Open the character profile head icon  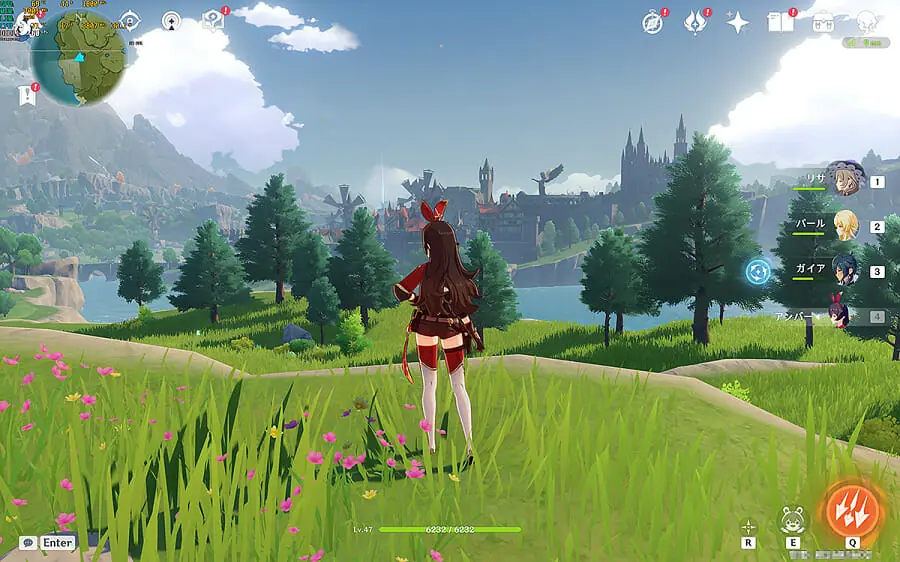(865, 20)
